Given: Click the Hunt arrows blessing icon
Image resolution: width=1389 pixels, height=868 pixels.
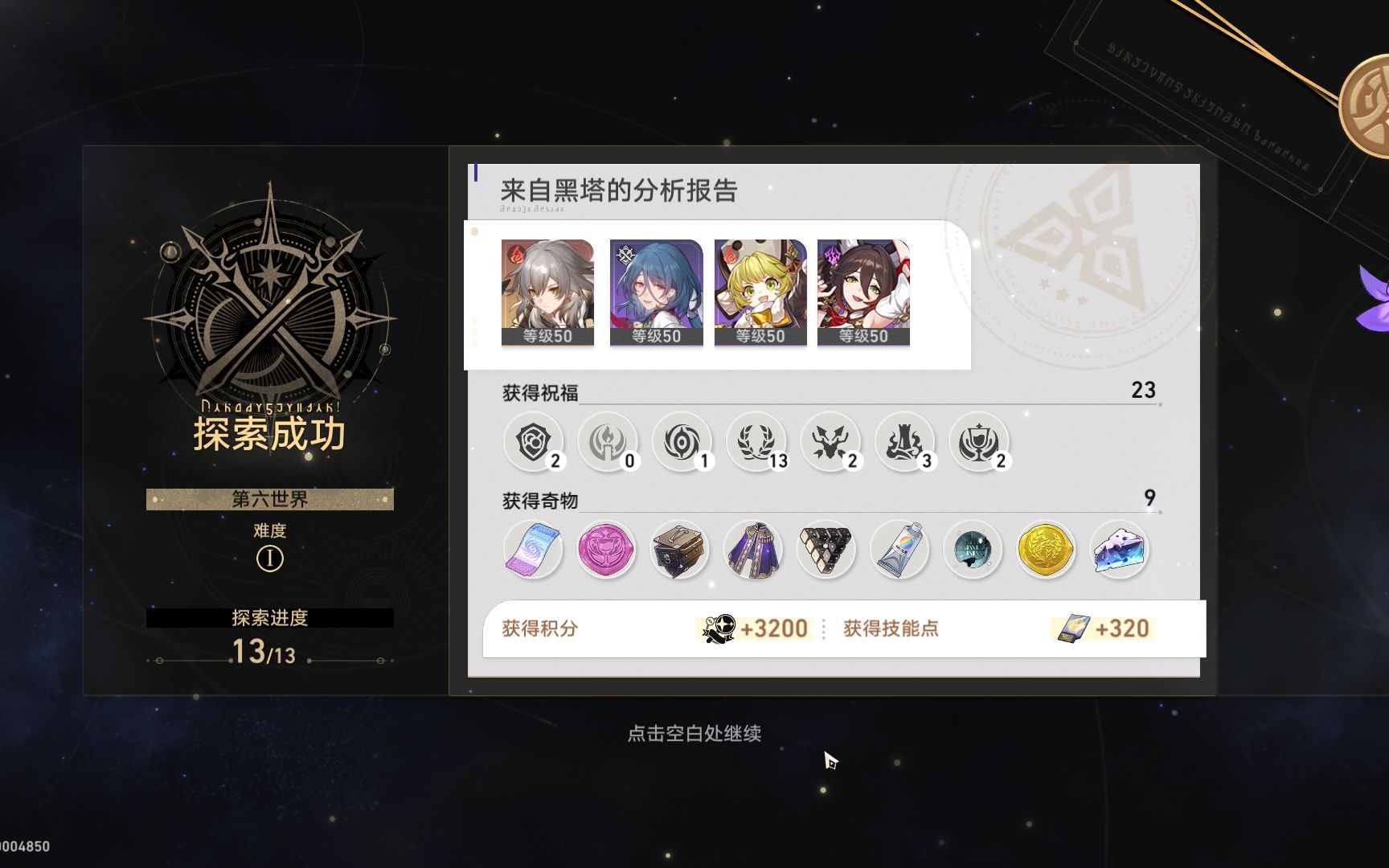Looking at the screenshot, I should (831, 442).
